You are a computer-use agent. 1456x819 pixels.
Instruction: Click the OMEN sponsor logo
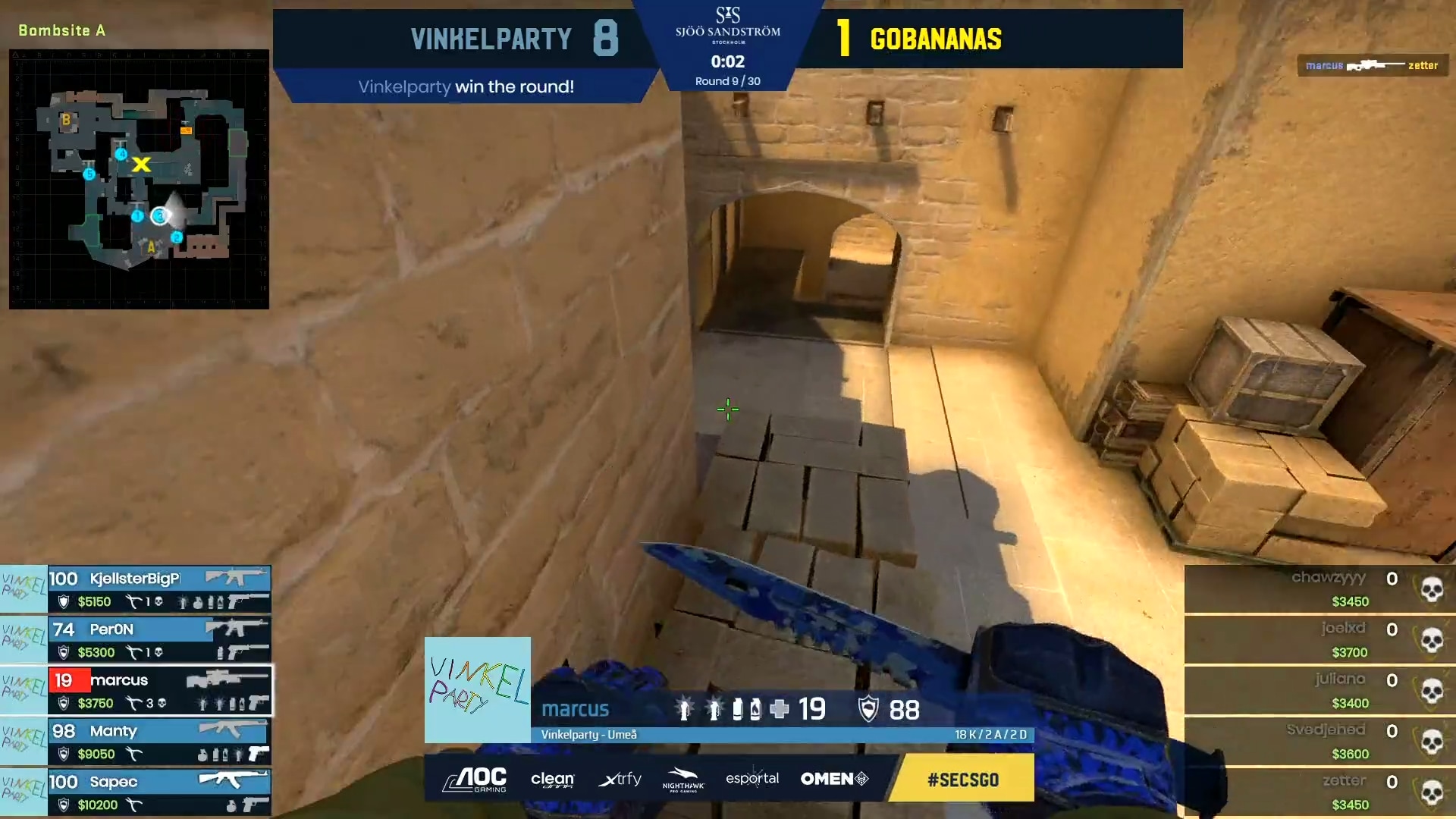pyautogui.click(x=833, y=779)
